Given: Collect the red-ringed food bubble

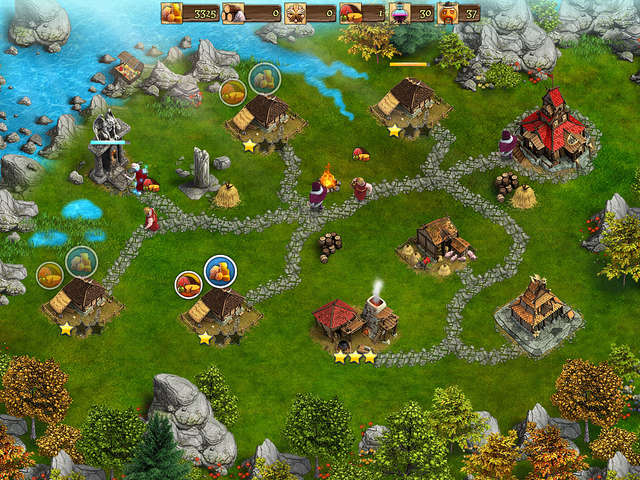Looking at the screenshot, I should coord(188,285).
